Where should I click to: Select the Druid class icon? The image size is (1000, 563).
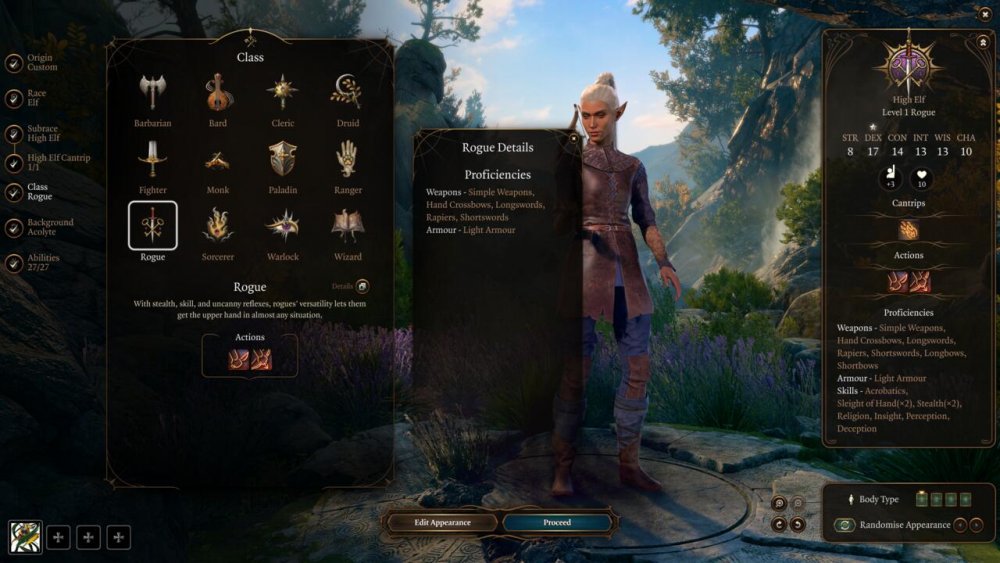347,93
